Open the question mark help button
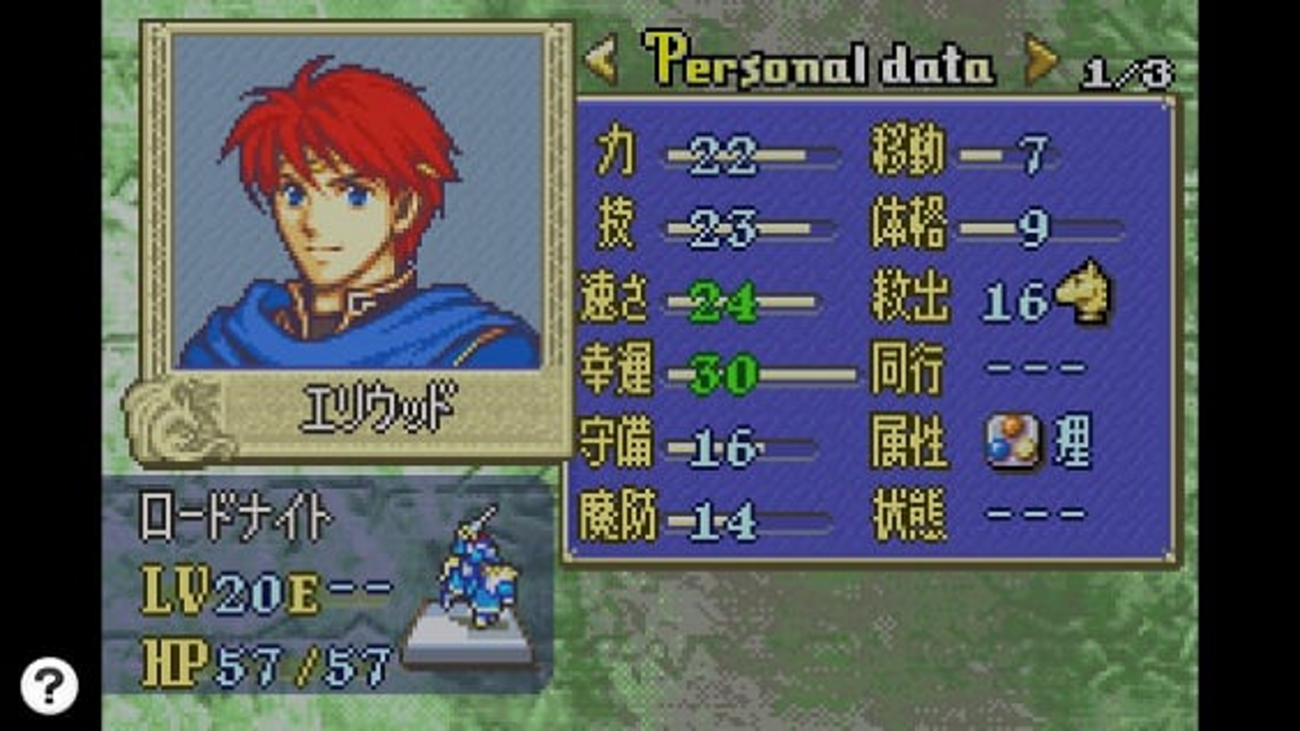The image size is (1300, 731). [49, 685]
